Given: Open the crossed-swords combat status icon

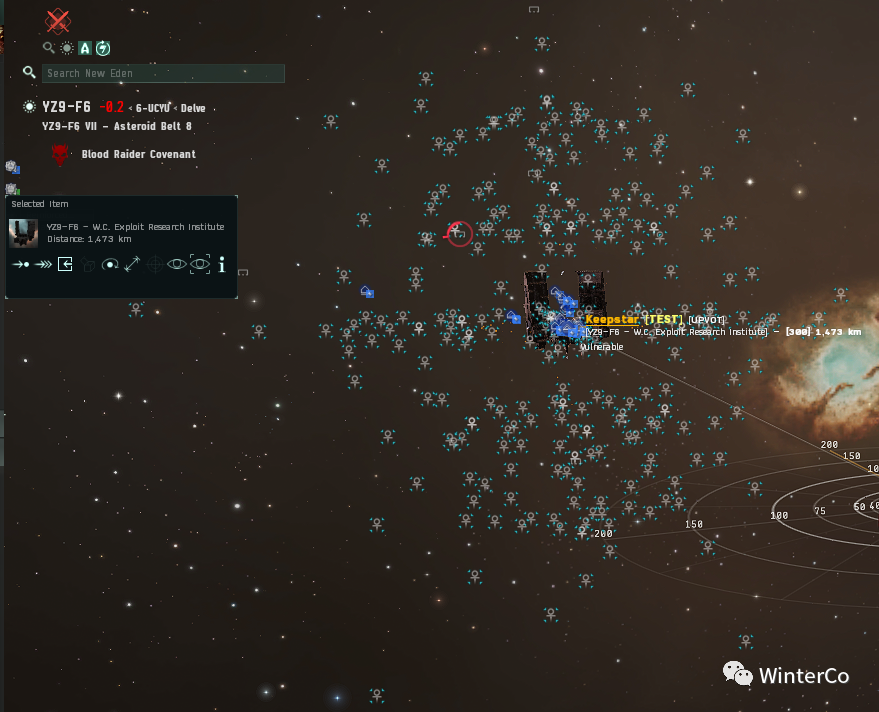Looking at the screenshot, I should point(59,20).
